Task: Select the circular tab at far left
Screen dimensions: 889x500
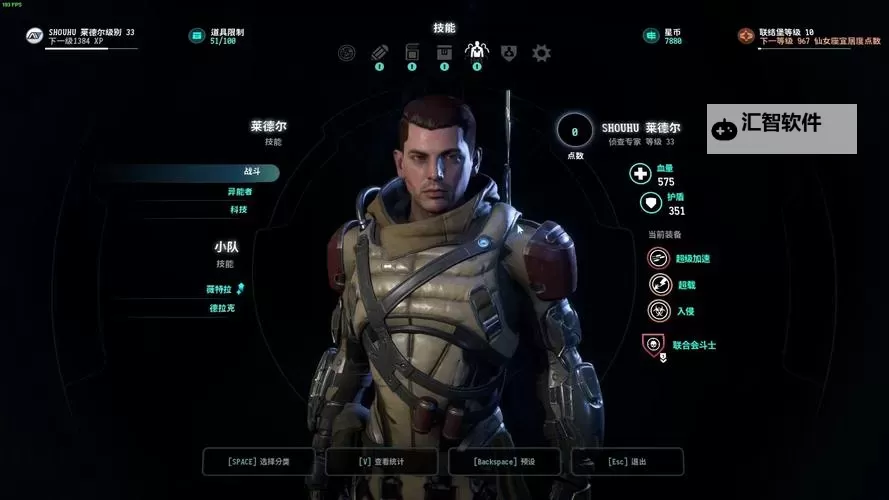Action: 348,52
